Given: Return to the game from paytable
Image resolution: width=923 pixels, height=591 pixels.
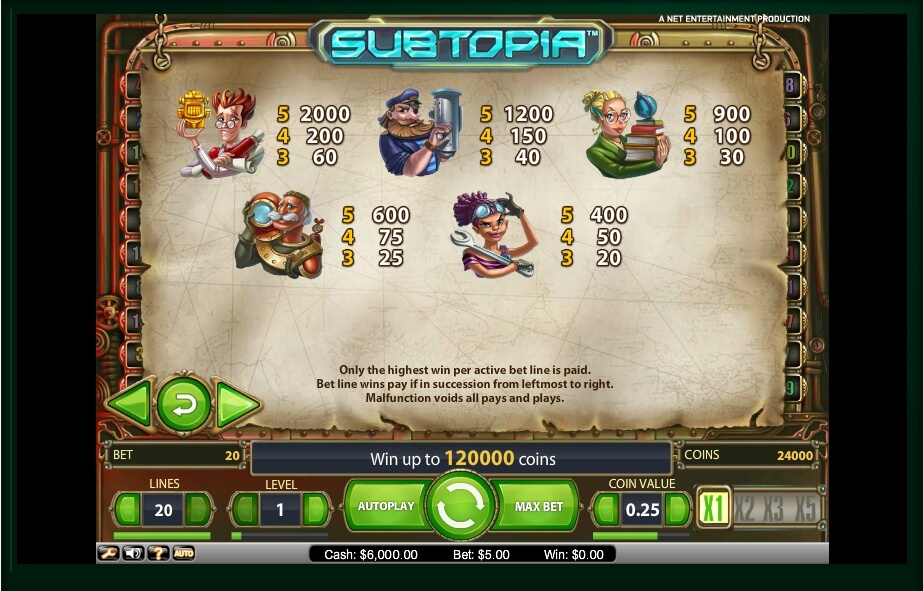Looking at the screenshot, I should 184,404.
